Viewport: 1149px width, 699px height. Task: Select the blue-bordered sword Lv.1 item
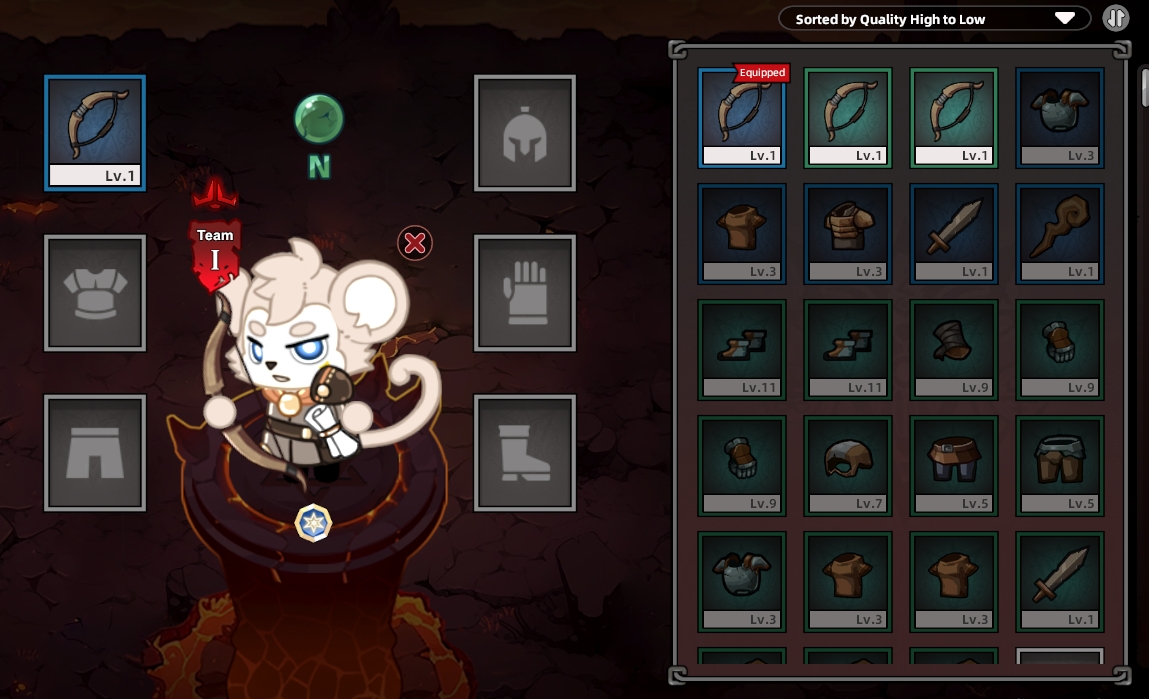tap(954, 233)
